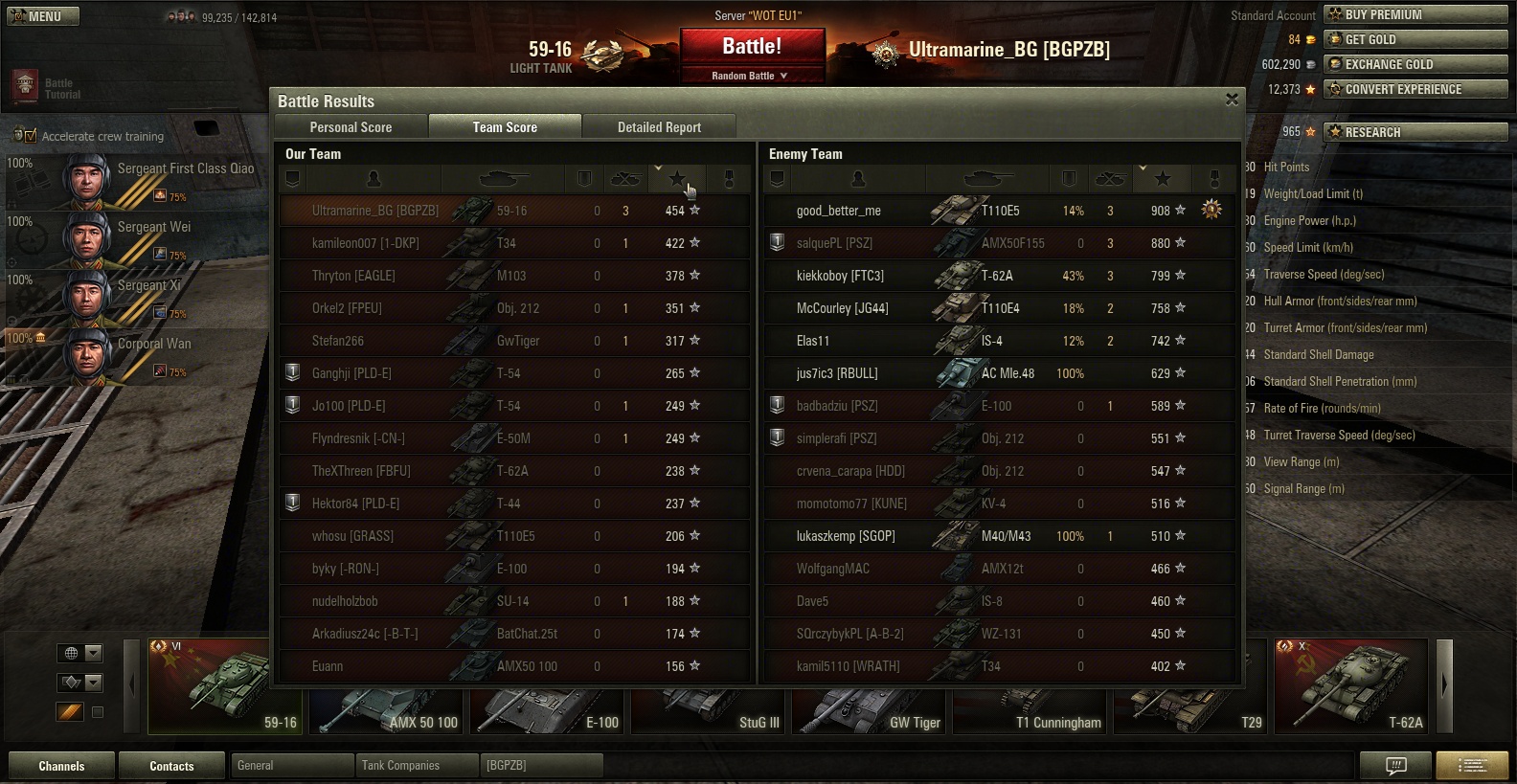
Task: Open the main MENU button
Action: click(x=43, y=16)
